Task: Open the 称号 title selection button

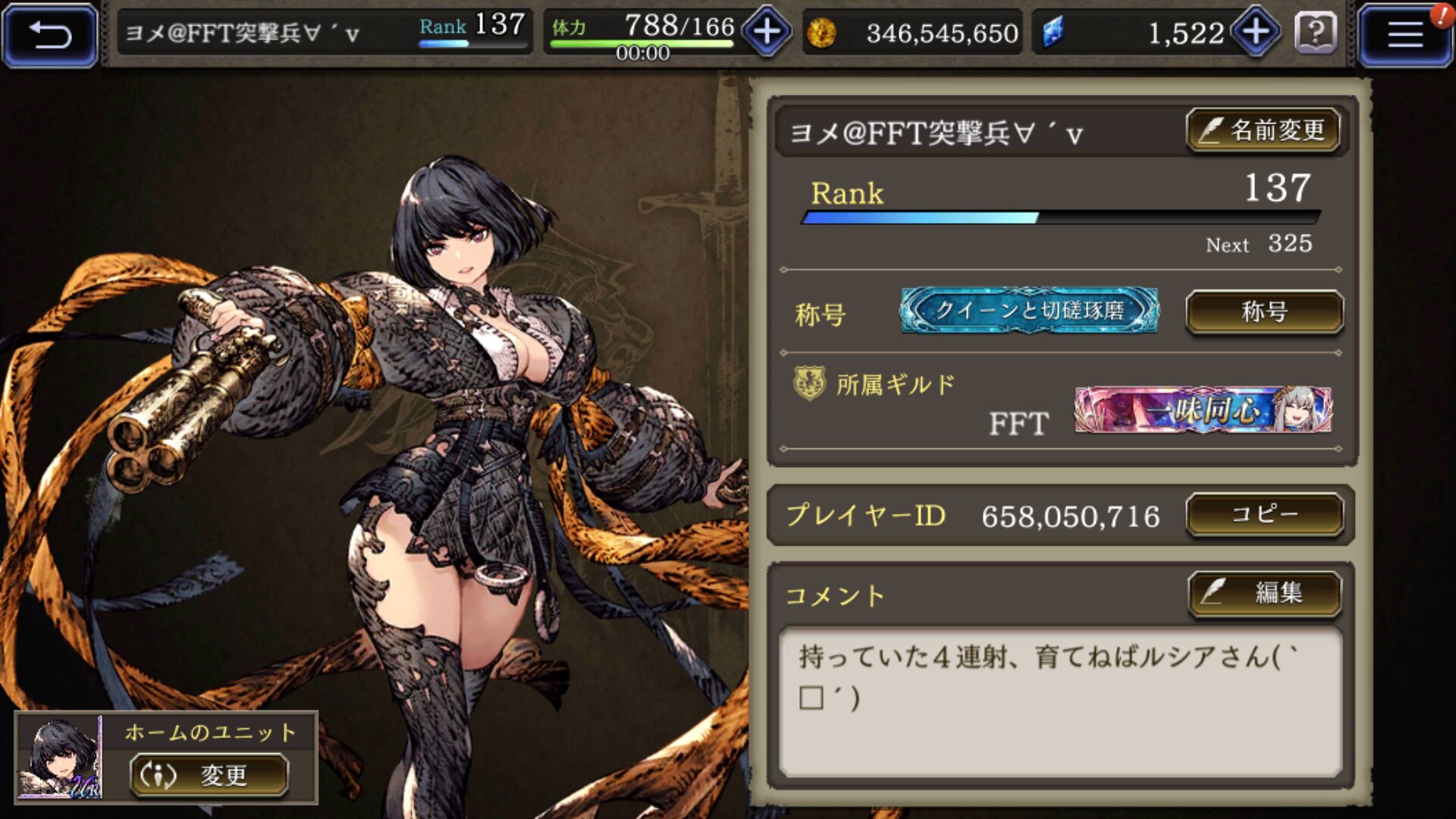Action: coord(1264,312)
